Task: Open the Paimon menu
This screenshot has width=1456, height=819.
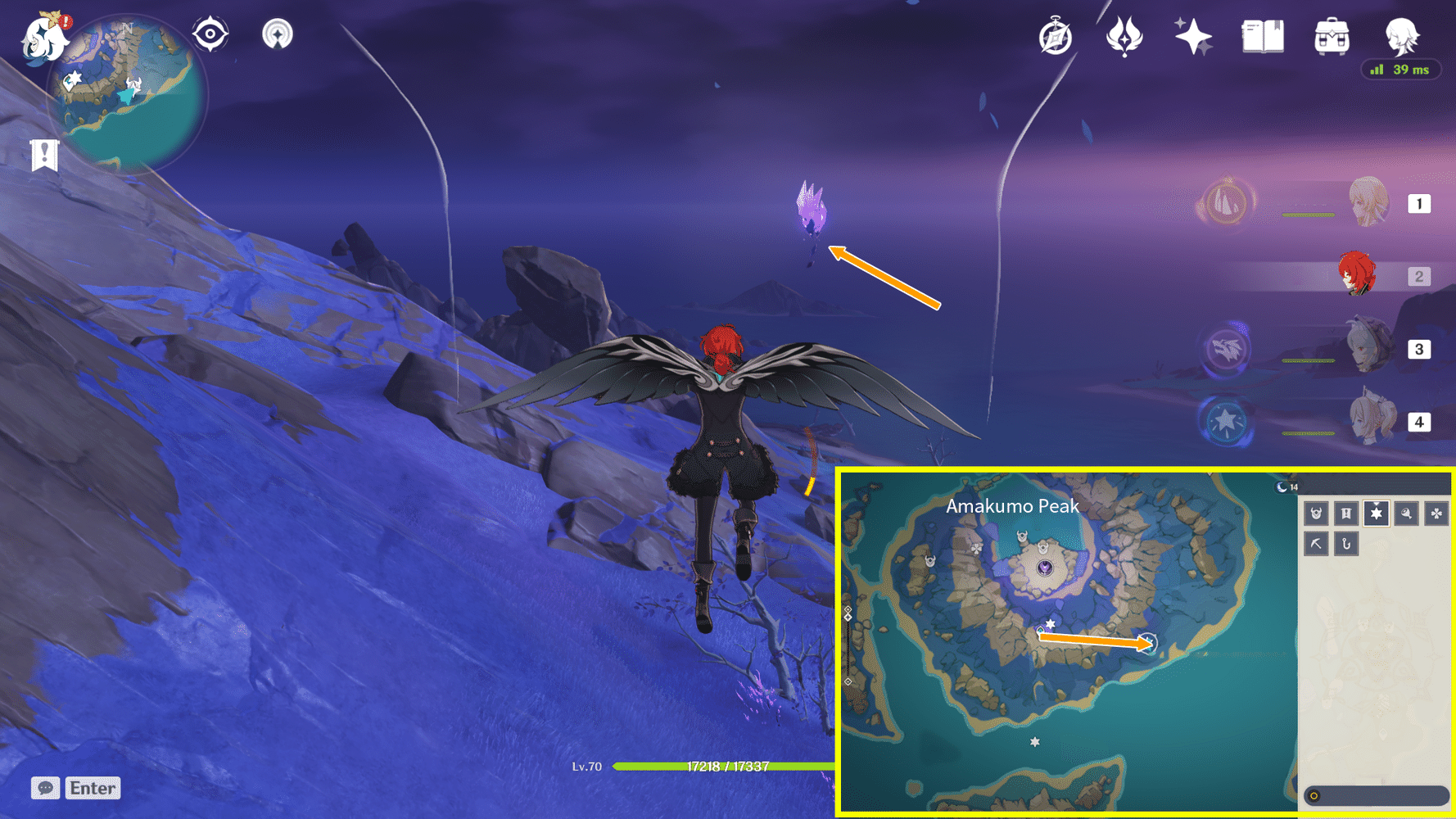Action: pyautogui.click(x=45, y=41)
